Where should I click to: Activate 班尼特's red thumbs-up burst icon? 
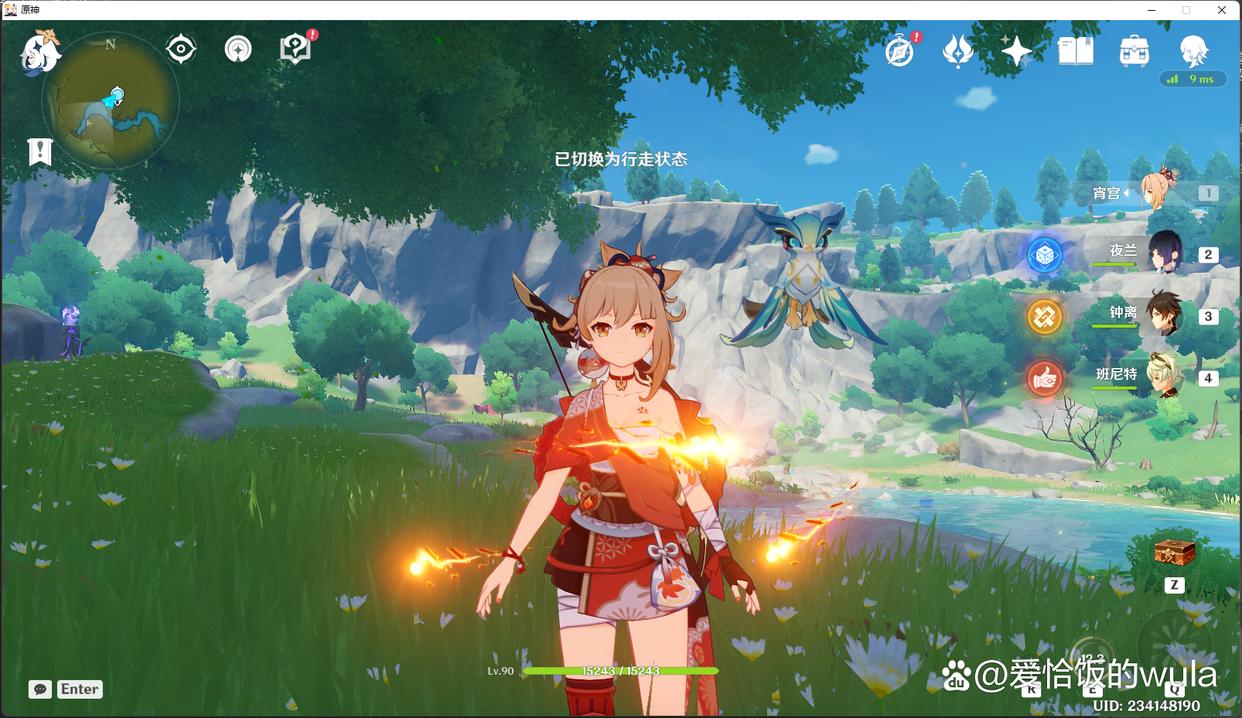pos(1045,378)
